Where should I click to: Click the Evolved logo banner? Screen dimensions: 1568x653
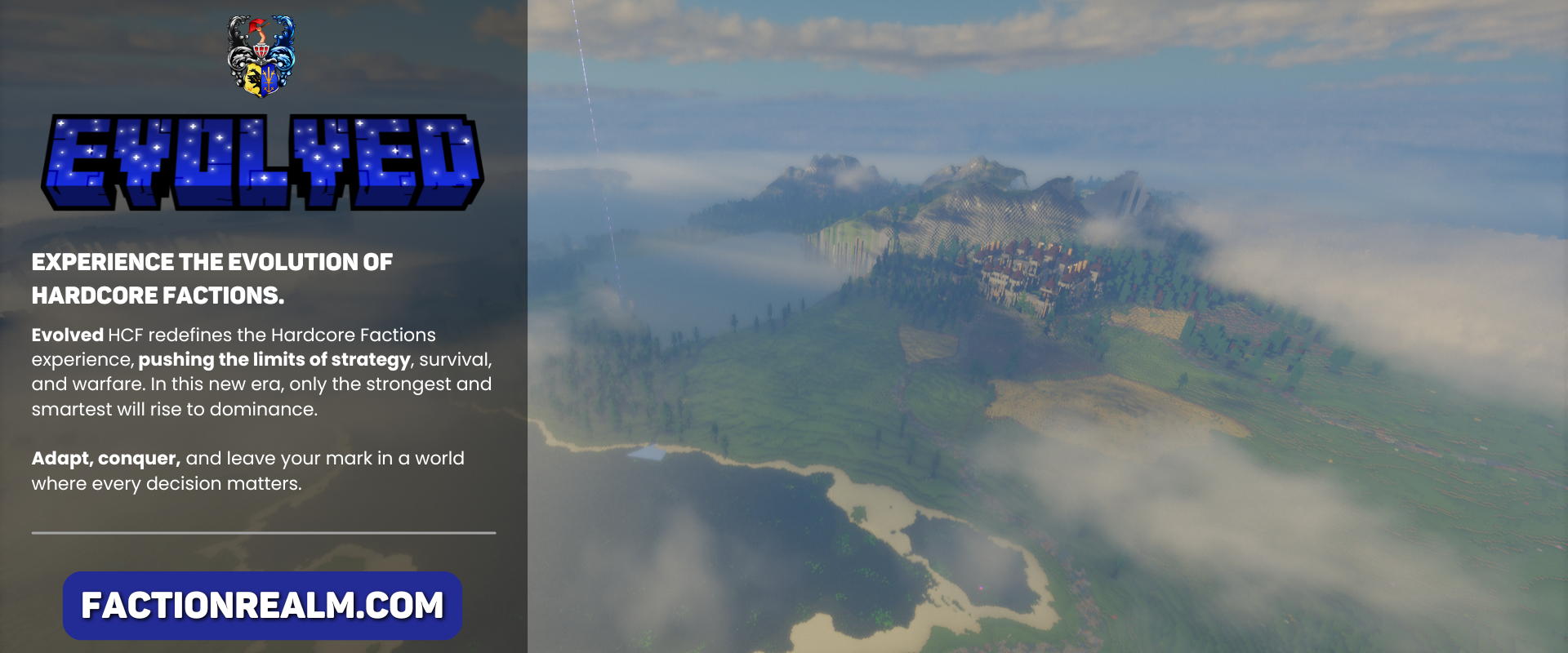[x=262, y=162]
